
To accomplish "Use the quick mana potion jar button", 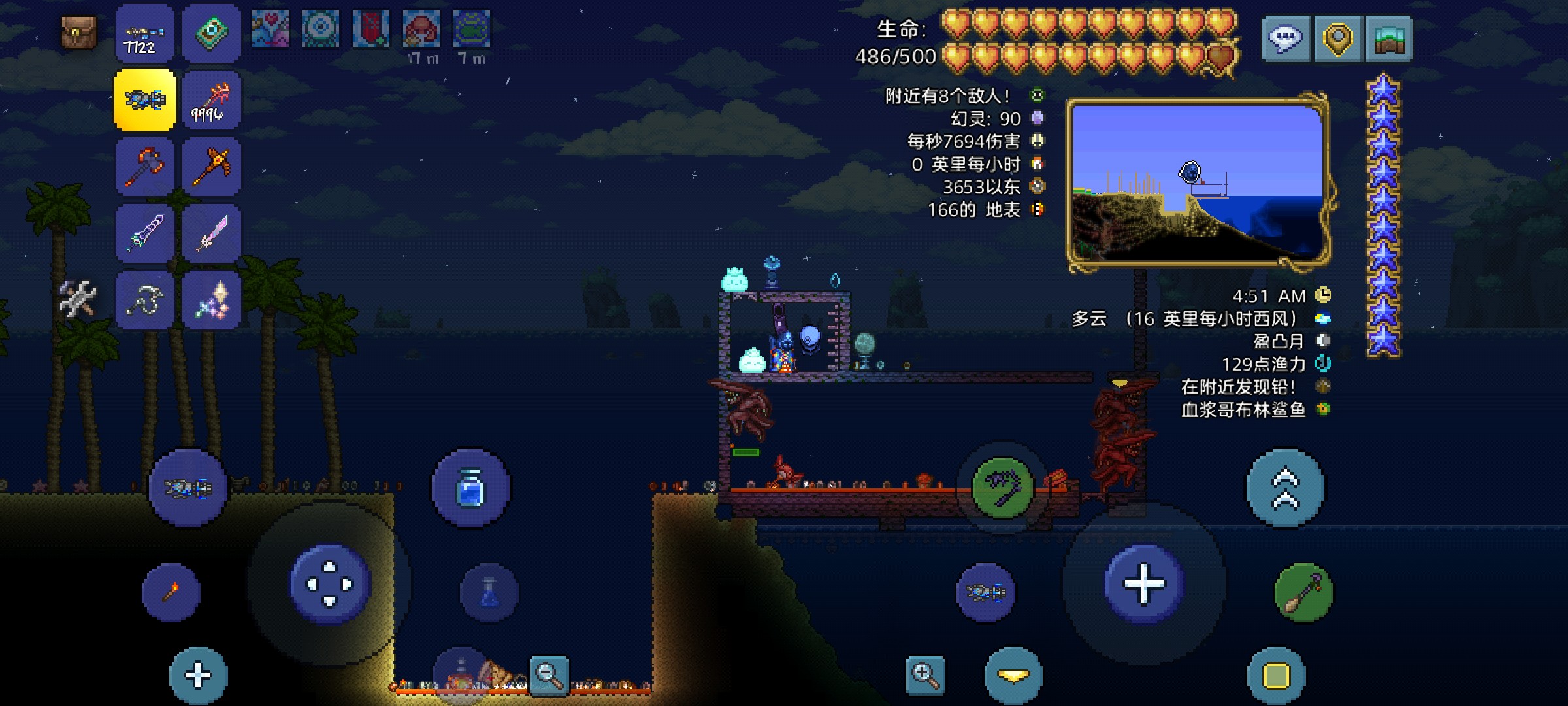I will pos(470,488).
